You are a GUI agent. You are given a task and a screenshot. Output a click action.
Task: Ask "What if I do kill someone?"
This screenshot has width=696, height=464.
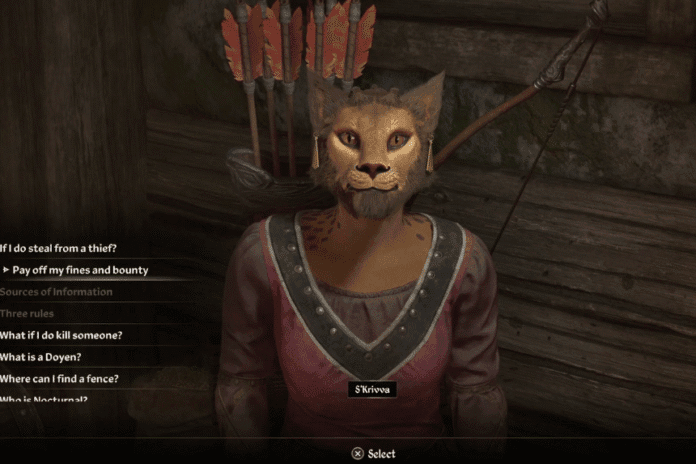pos(61,335)
